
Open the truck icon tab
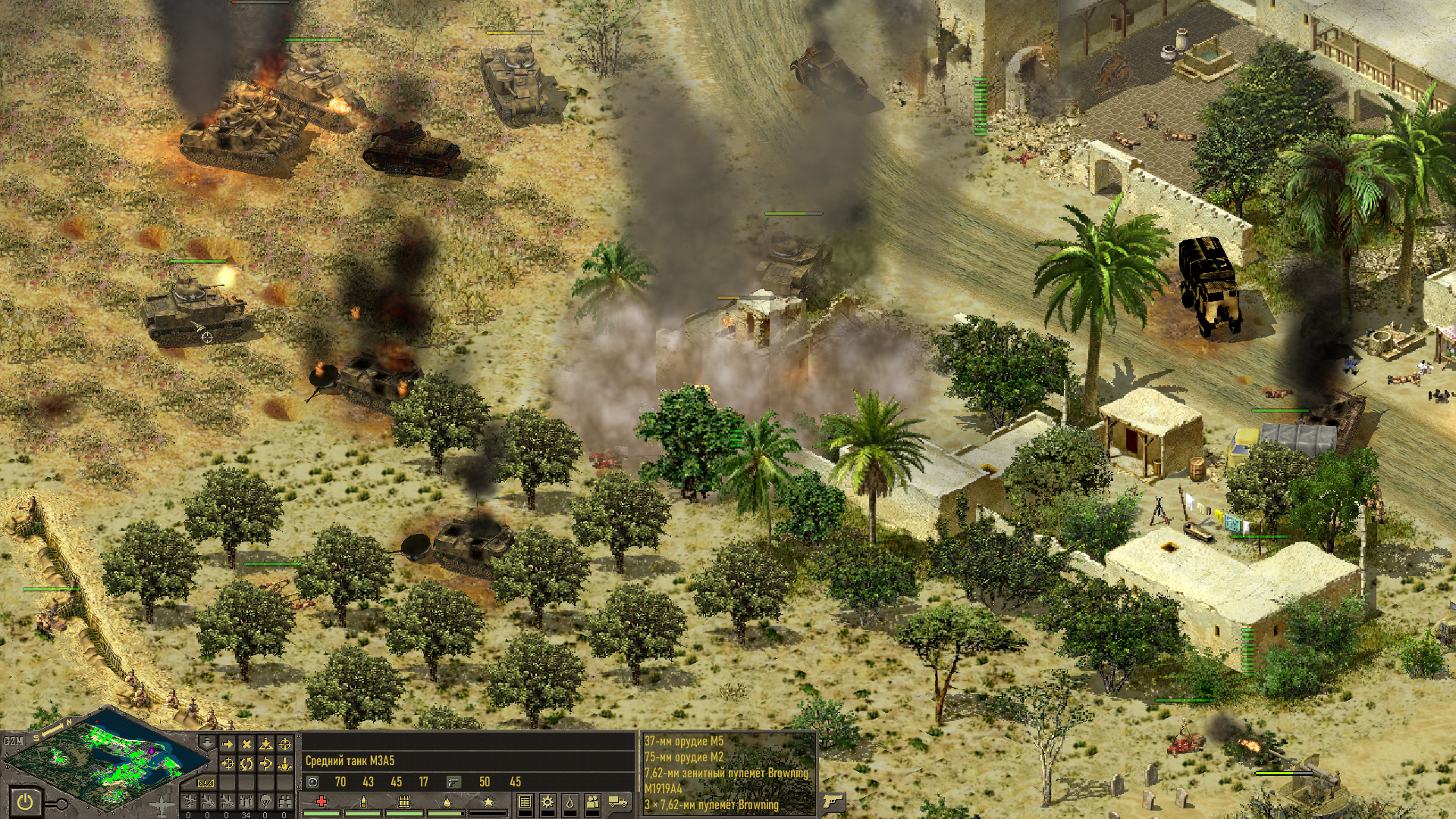[x=618, y=802]
